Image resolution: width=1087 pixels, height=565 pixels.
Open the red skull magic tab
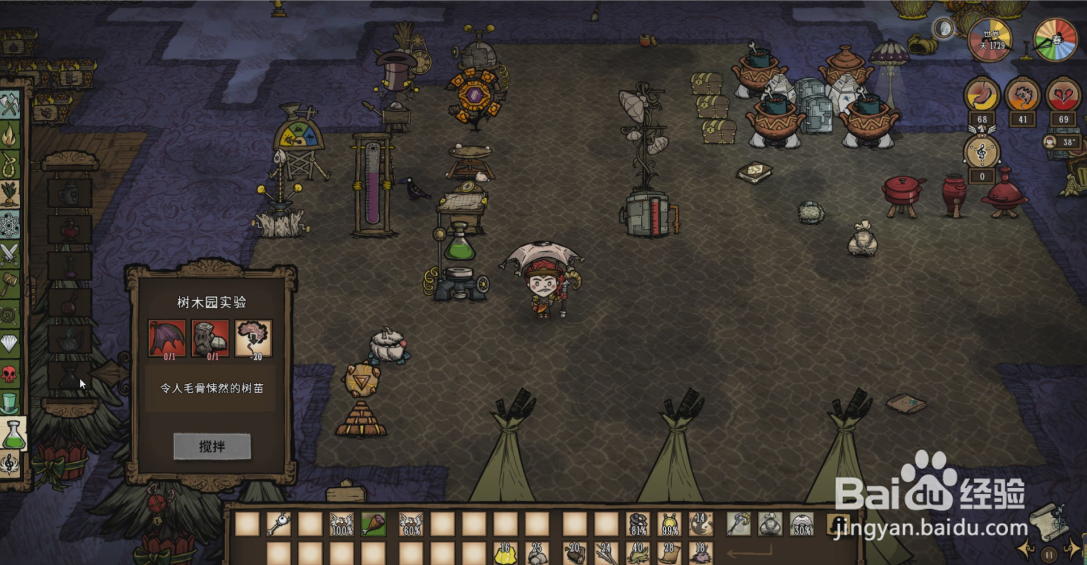(x=10, y=373)
